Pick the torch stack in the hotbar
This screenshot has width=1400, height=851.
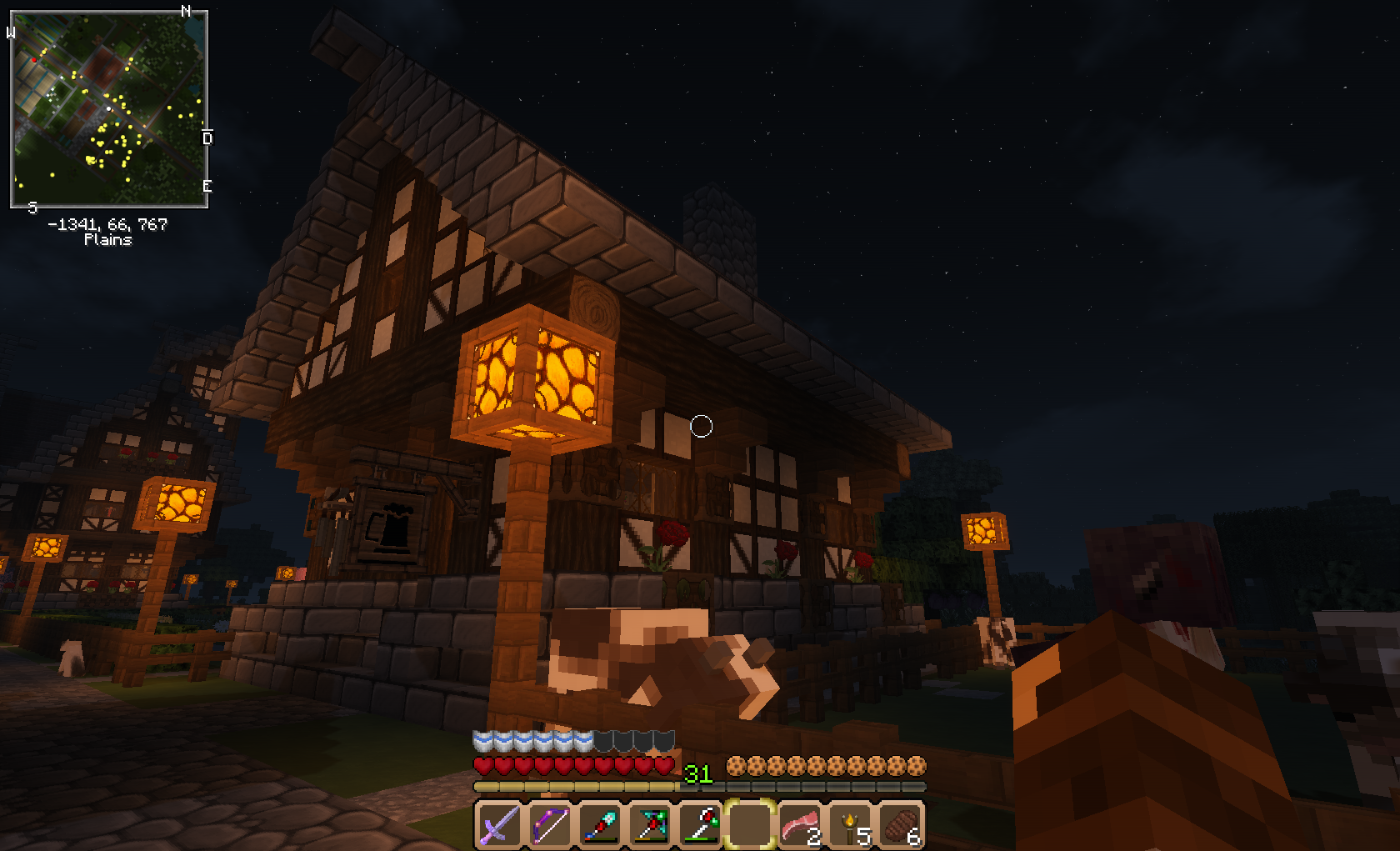pos(850,825)
